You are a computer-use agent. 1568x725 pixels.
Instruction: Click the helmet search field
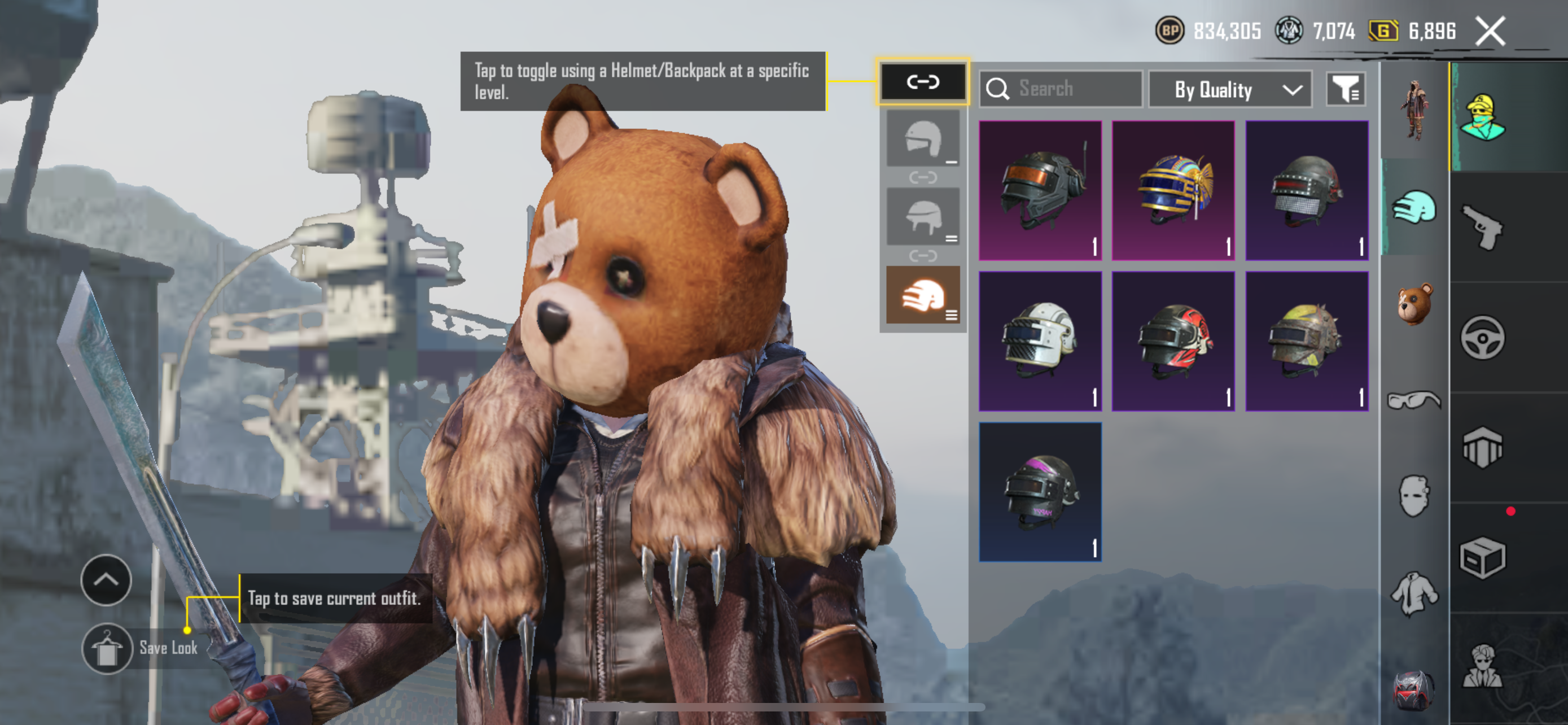coord(1061,89)
